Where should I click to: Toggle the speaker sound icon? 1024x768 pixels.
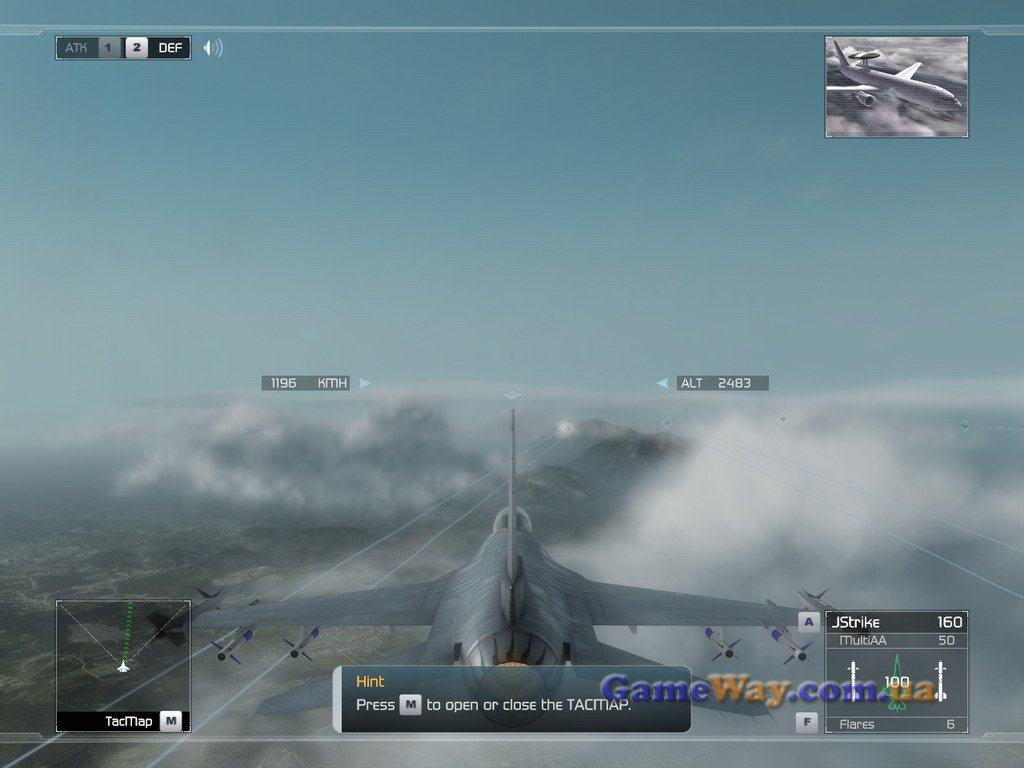(x=212, y=48)
